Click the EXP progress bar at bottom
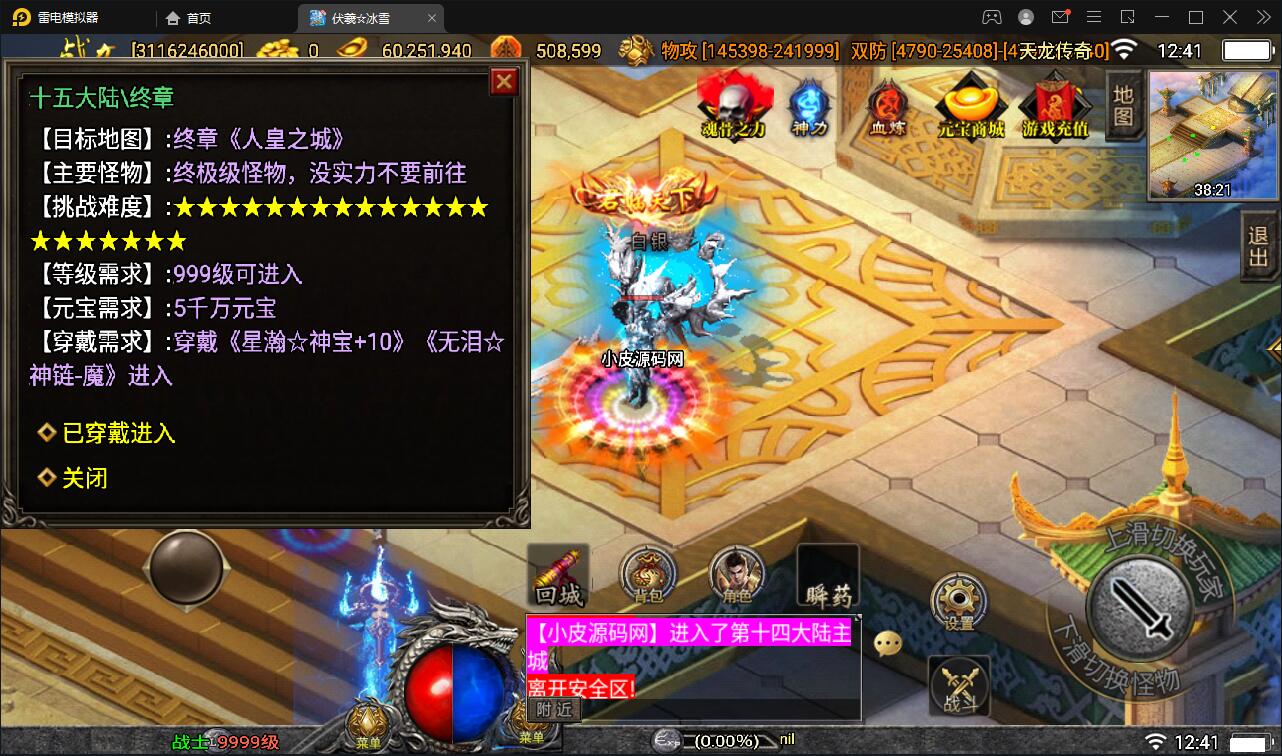Image resolution: width=1282 pixels, height=756 pixels. (720, 740)
